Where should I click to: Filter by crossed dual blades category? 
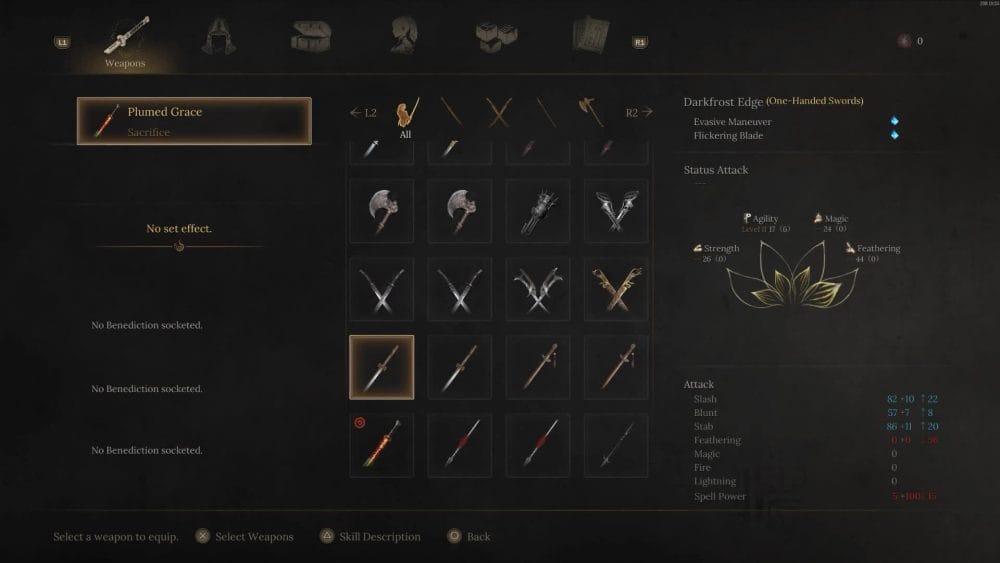coord(498,112)
